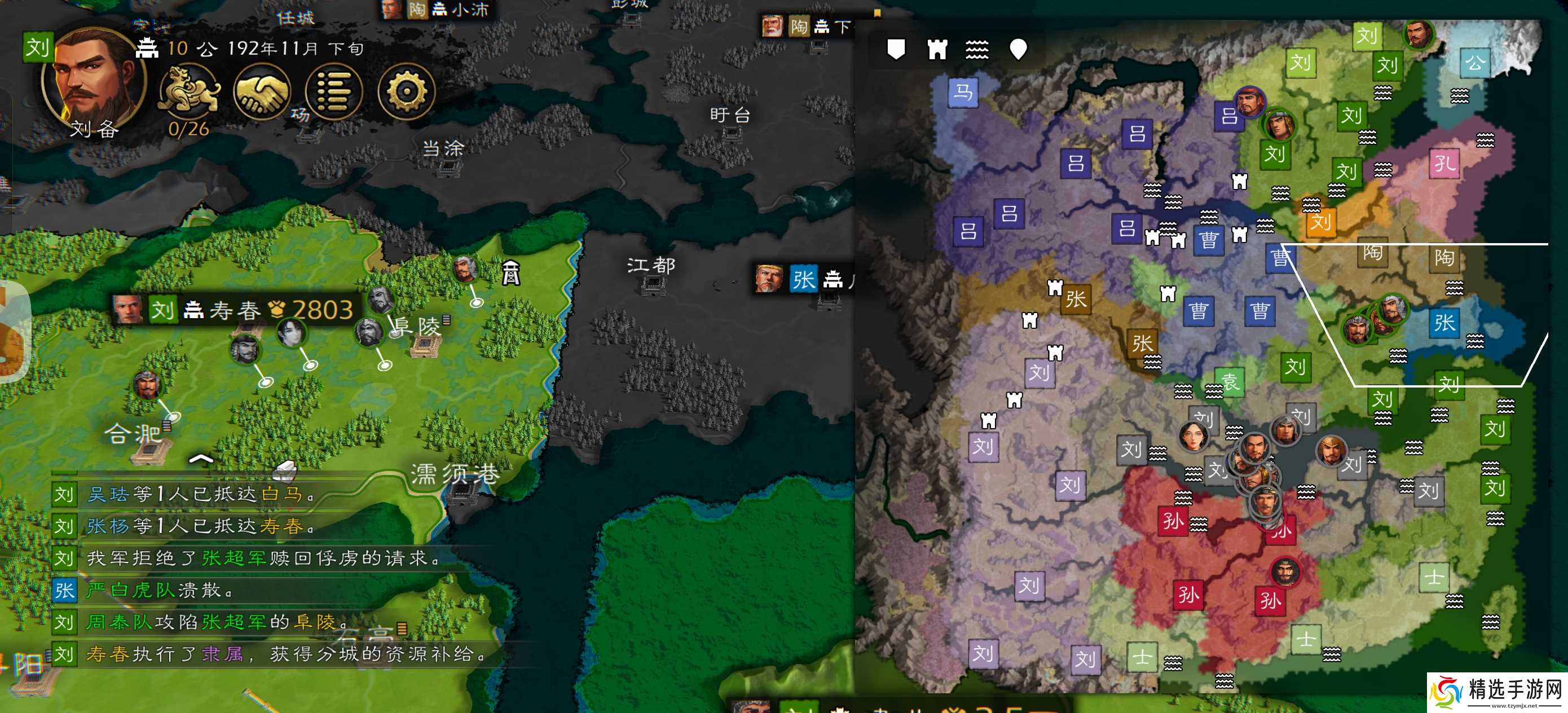The image size is (1568, 713).
Task: Click the 马 faction marker on the minimap
Action: (x=963, y=93)
